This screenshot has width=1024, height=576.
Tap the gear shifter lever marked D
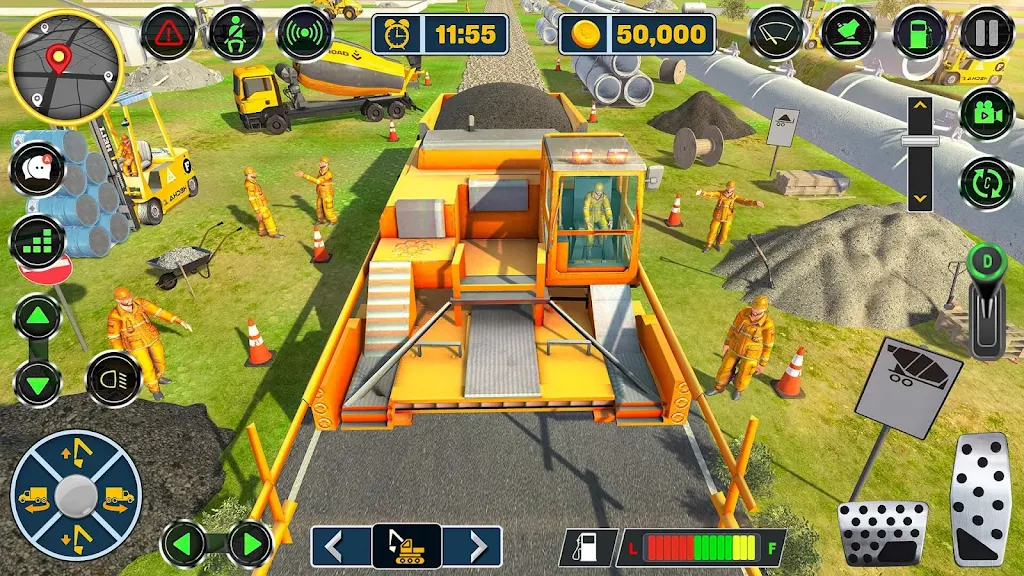986,300
